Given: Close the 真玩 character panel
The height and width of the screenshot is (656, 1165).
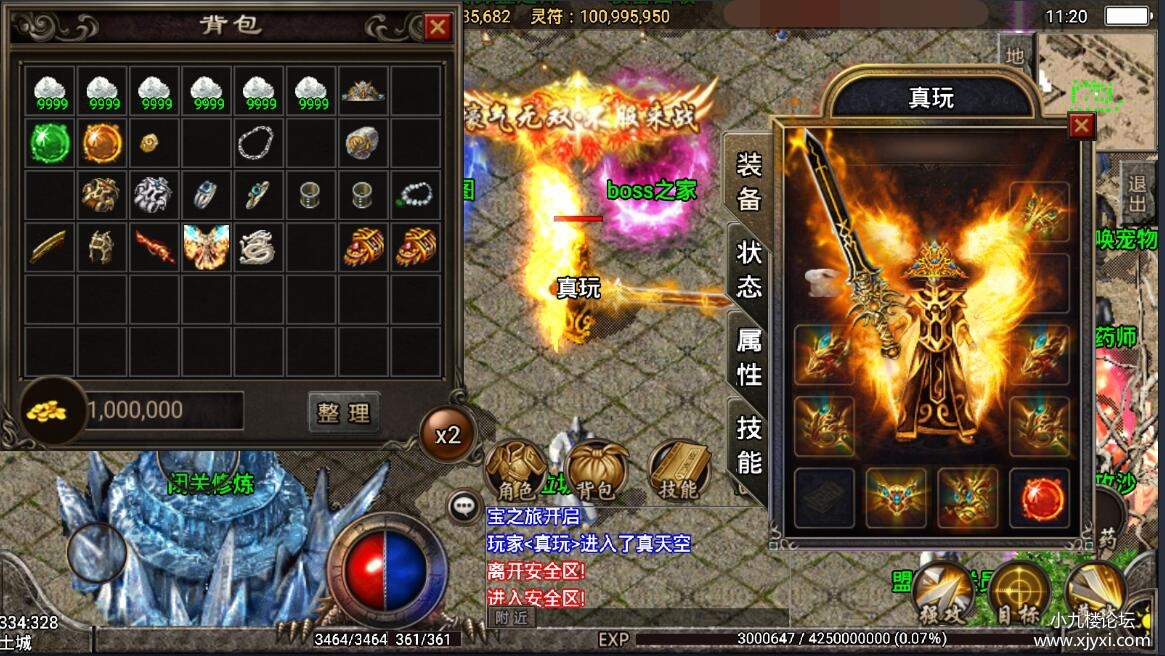Looking at the screenshot, I should [1081, 125].
